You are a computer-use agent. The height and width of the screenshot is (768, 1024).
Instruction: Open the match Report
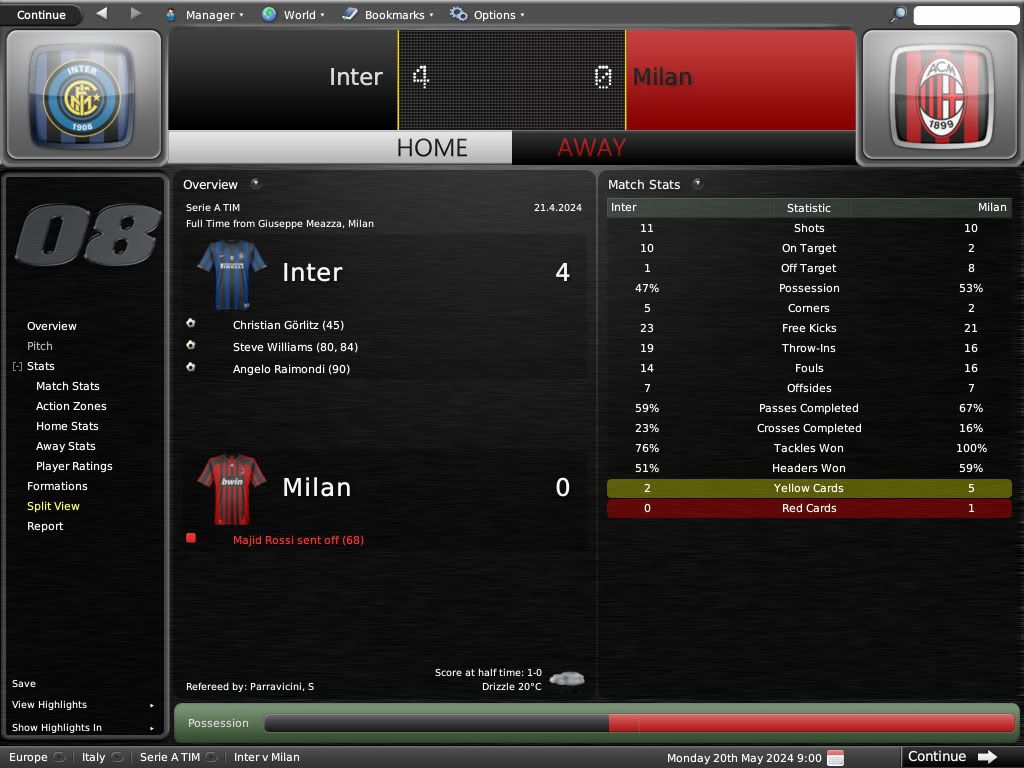(x=45, y=526)
